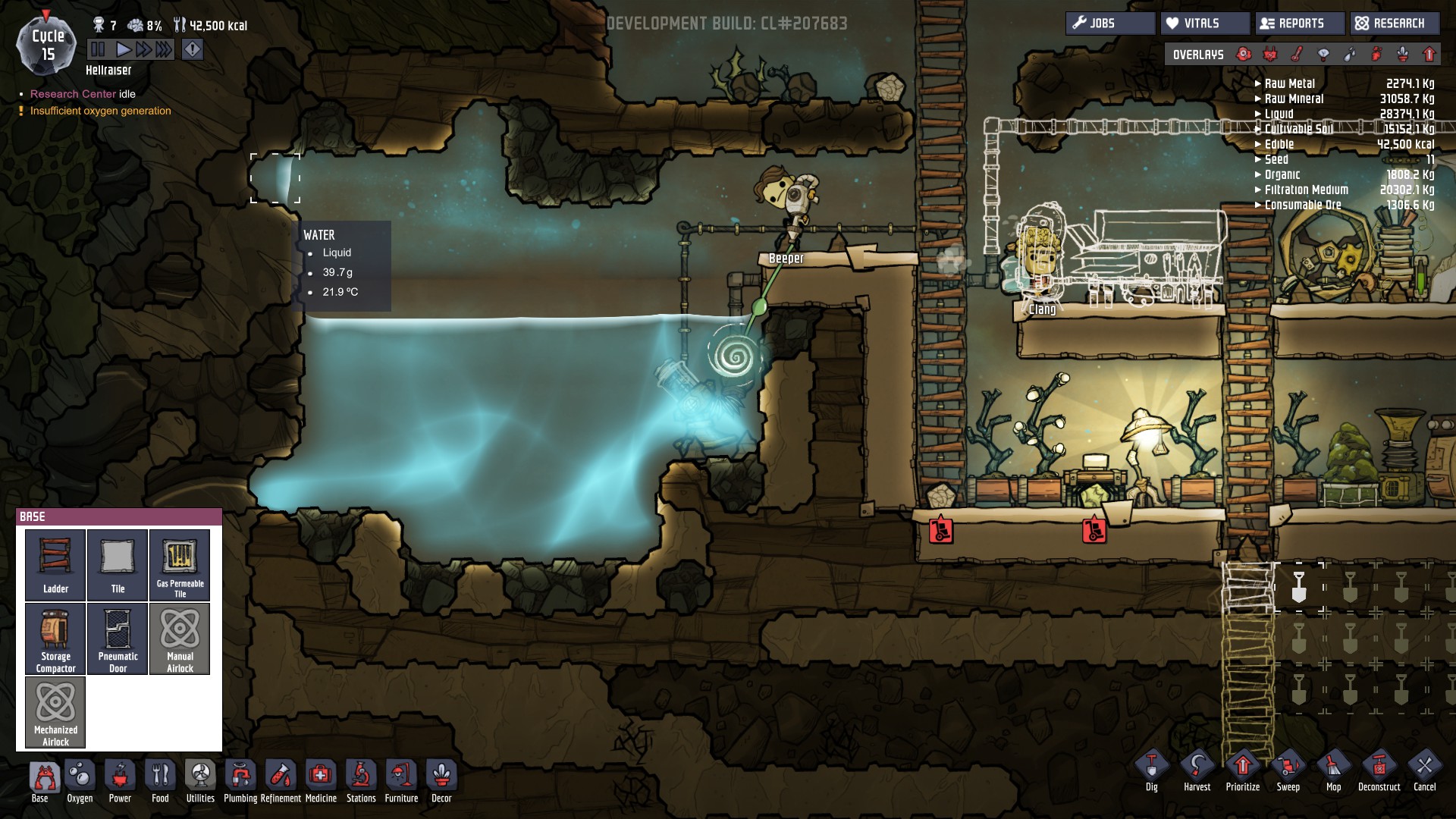
Task: Select the Ladder building
Action: [55, 565]
